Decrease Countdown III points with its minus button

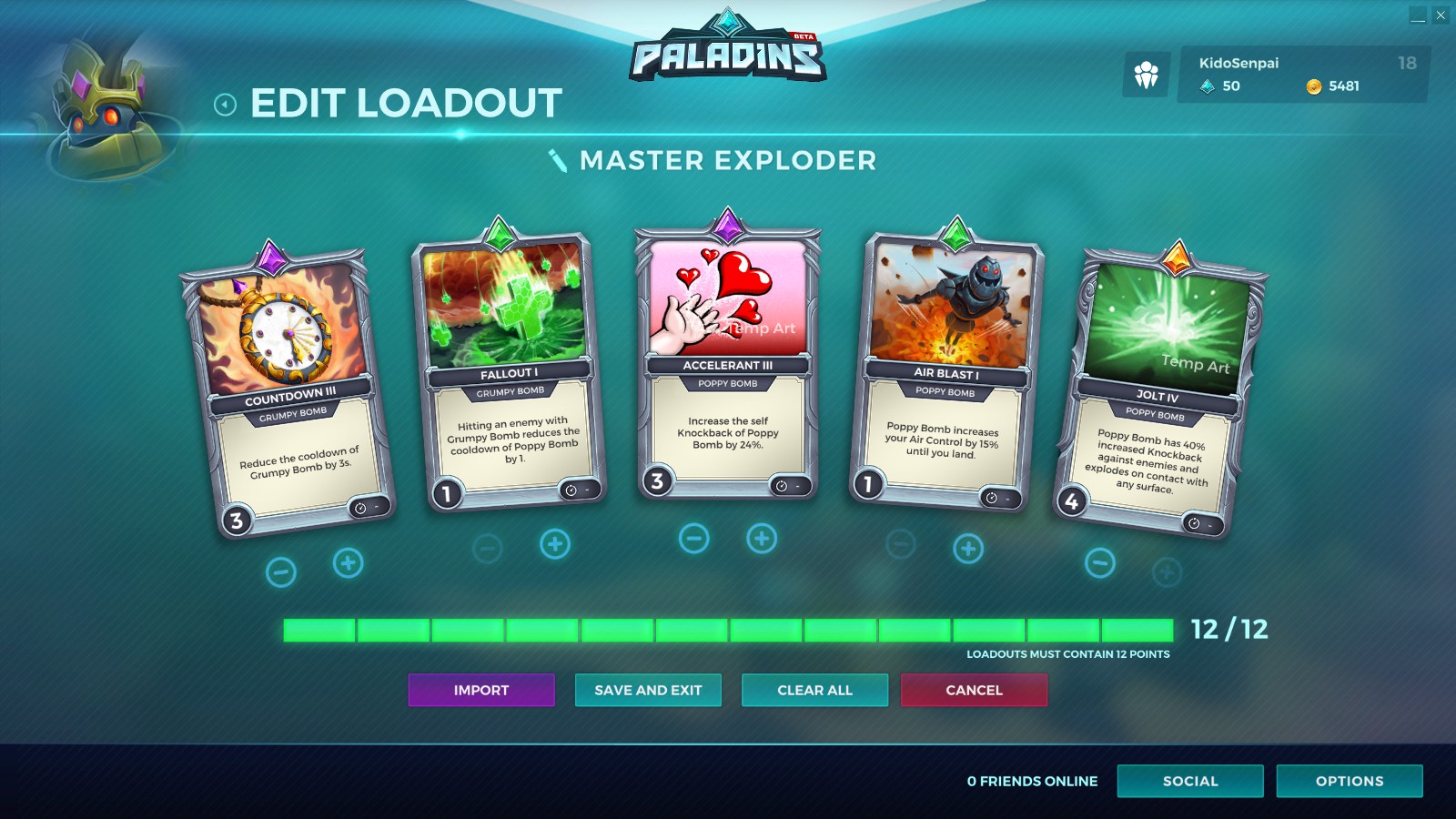[x=281, y=571]
